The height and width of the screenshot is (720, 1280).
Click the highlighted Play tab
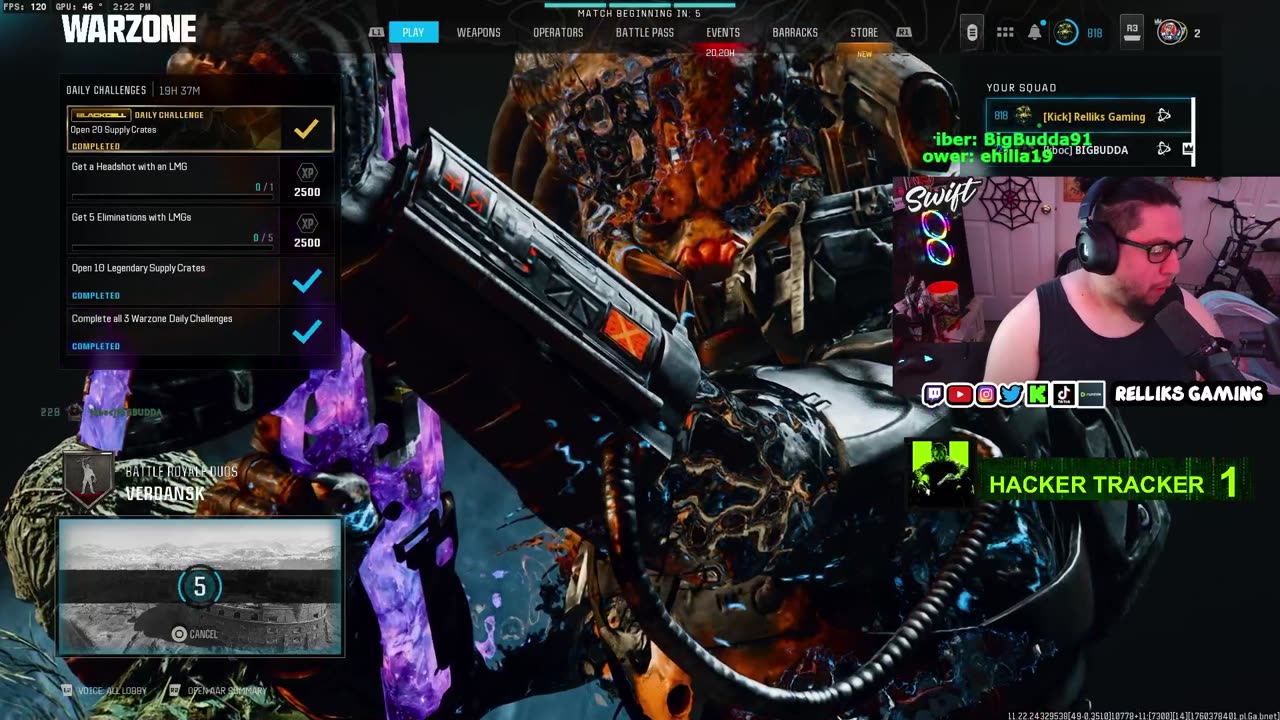click(x=413, y=33)
